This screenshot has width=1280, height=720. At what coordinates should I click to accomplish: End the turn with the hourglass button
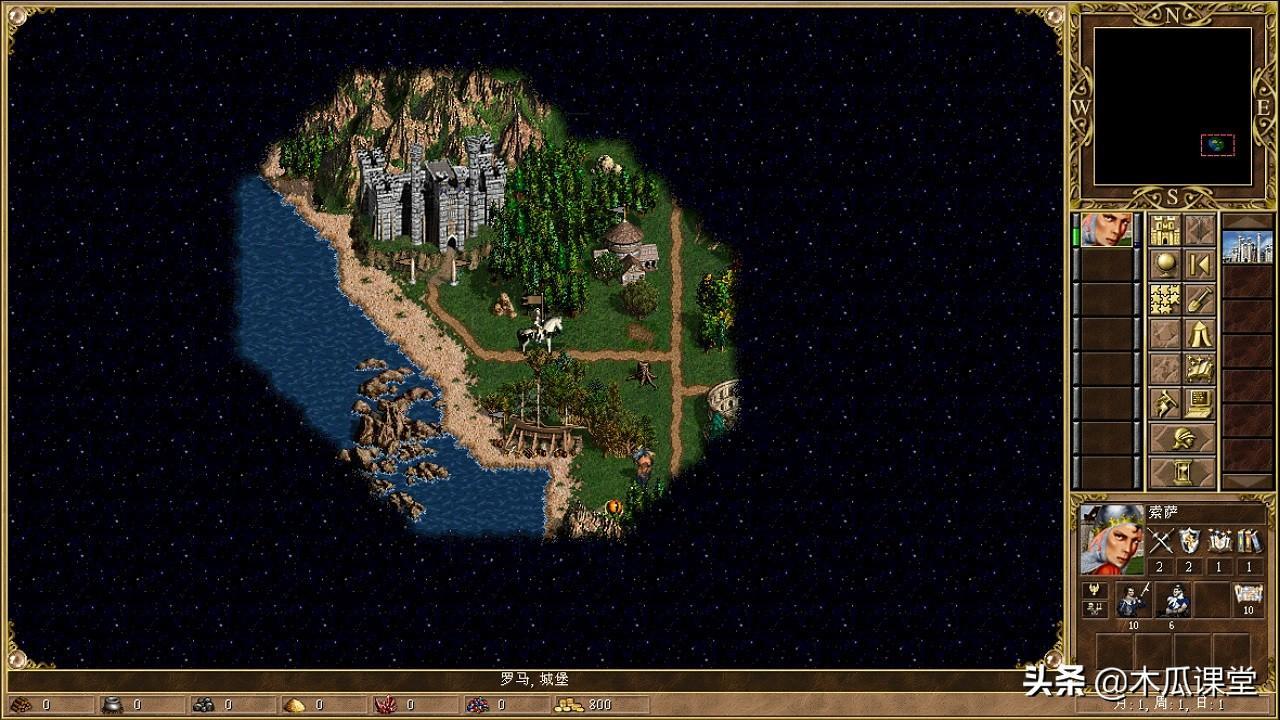(x=1182, y=472)
